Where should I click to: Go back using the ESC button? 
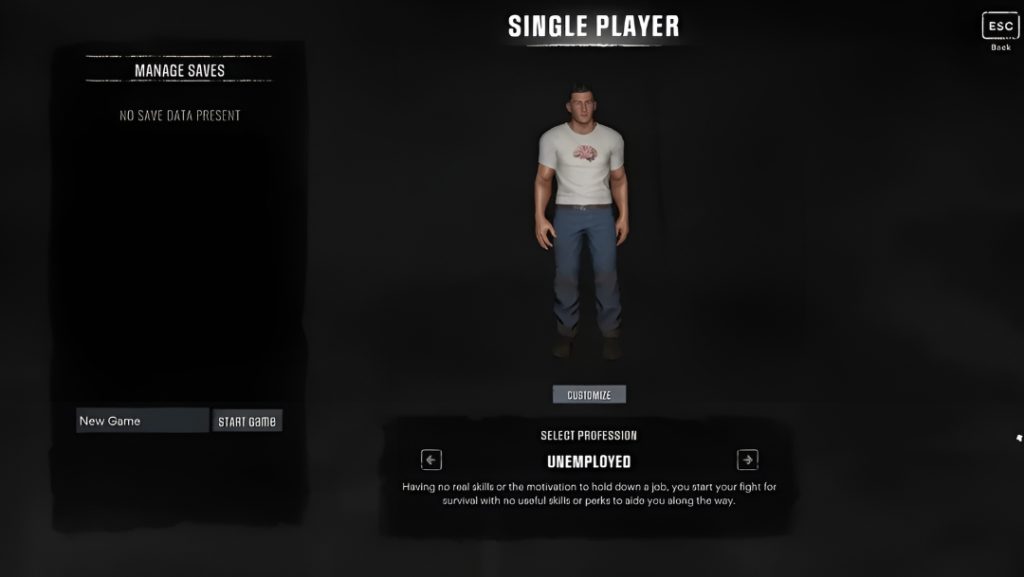[x=1000, y=26]
